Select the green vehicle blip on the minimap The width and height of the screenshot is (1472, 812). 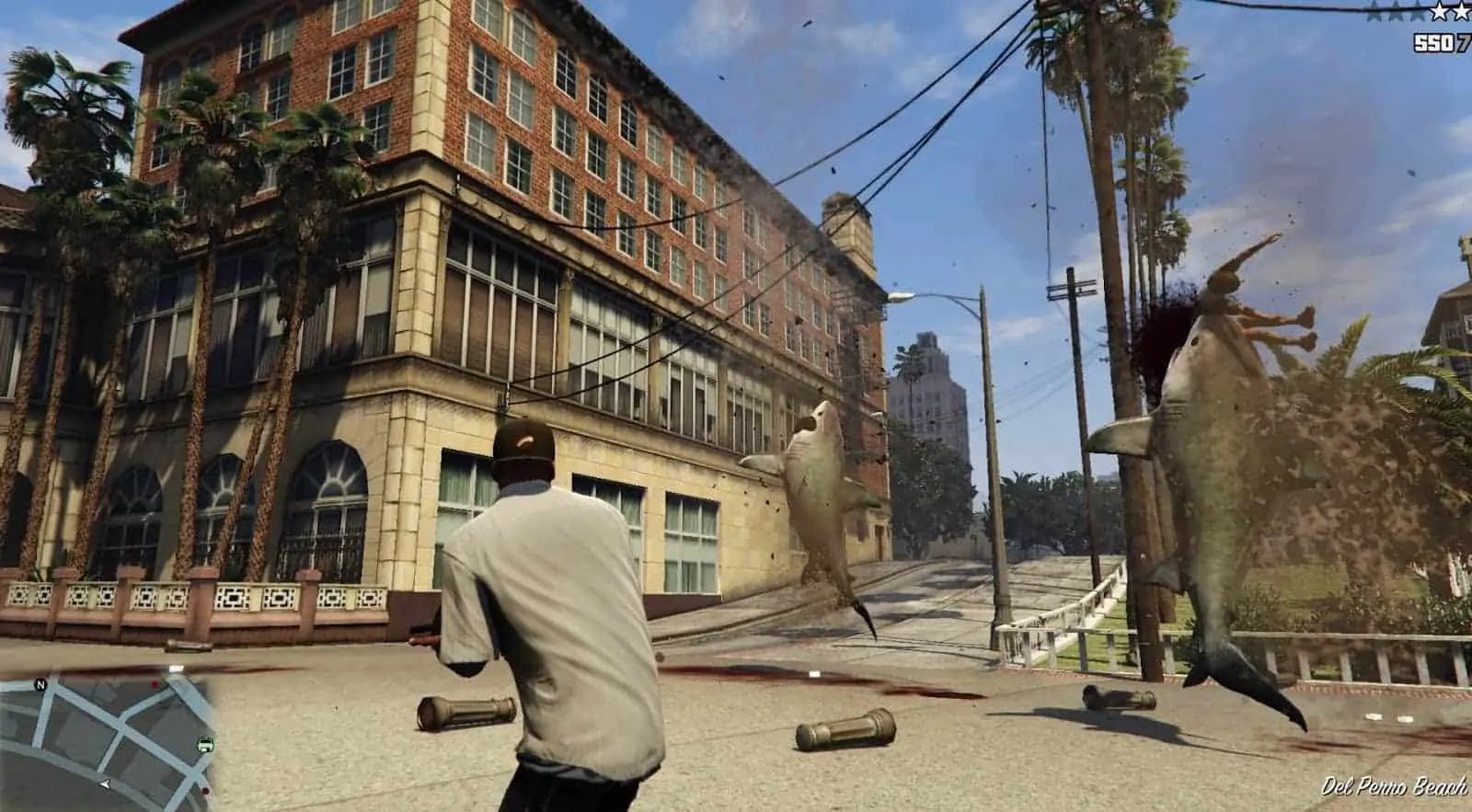(x=206, y=745)
